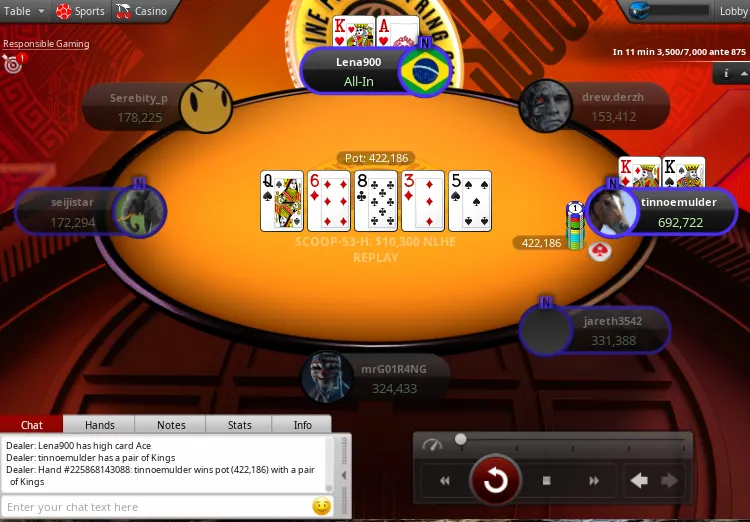This screenshot has width=750, height=522.
Task: Stop the replay playback
Action: (547, 481)
